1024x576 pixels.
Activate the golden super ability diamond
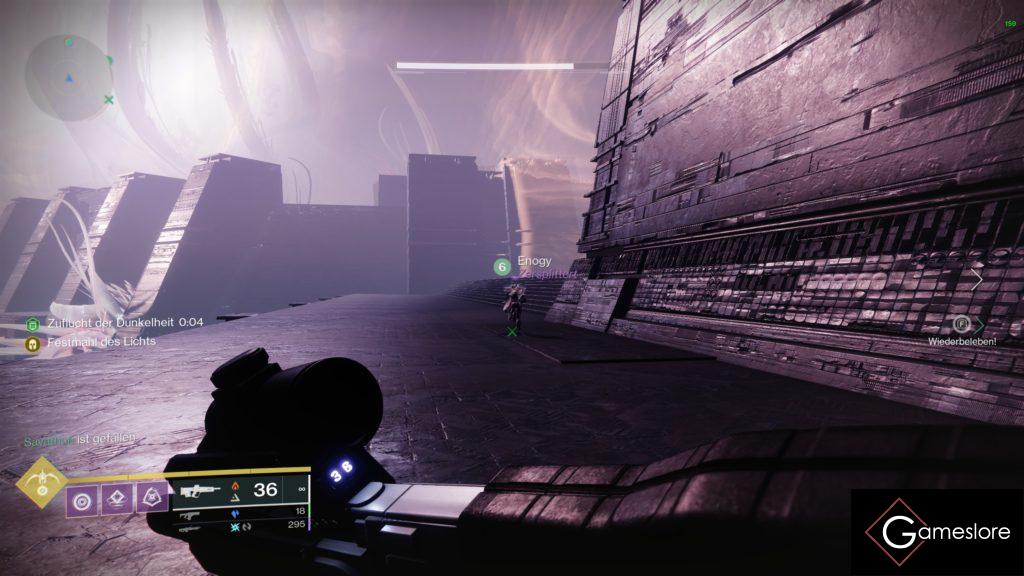pyautogui.click(x=43, y=484)
